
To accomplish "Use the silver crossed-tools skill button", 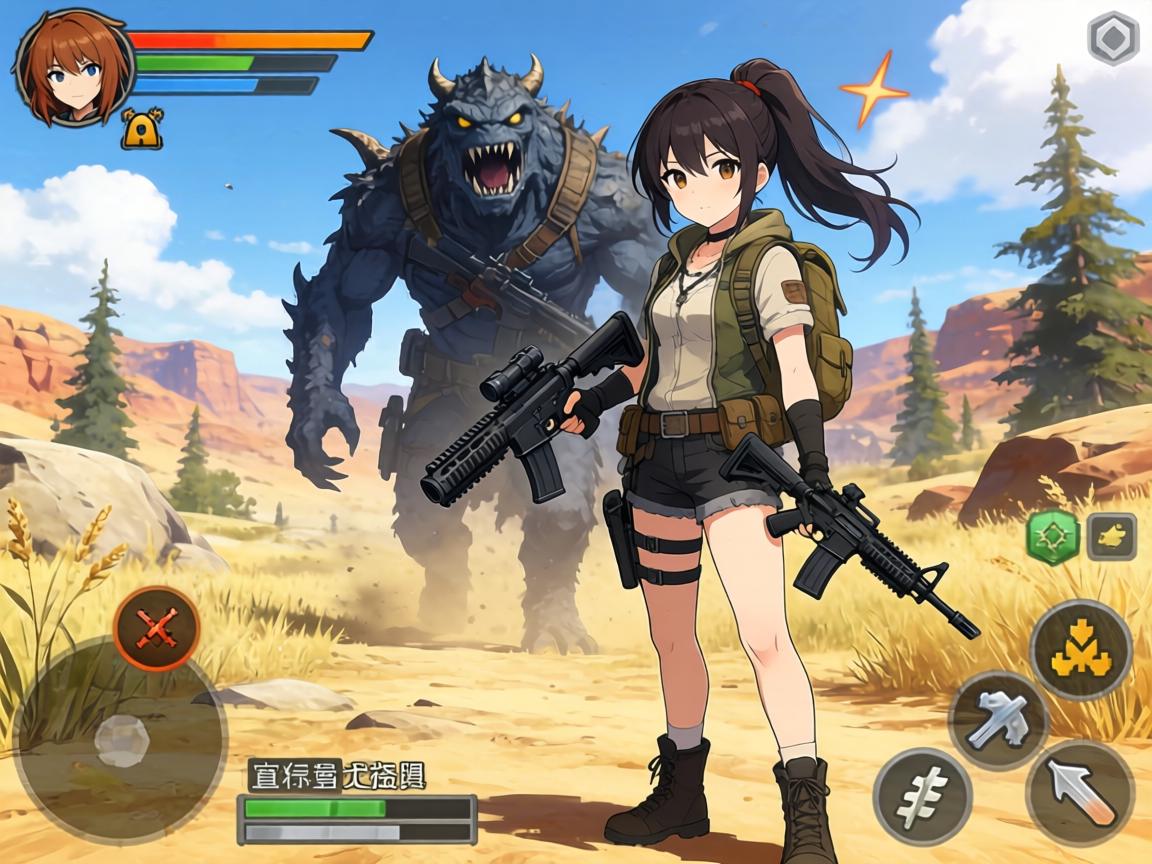I will click(997, 720).
